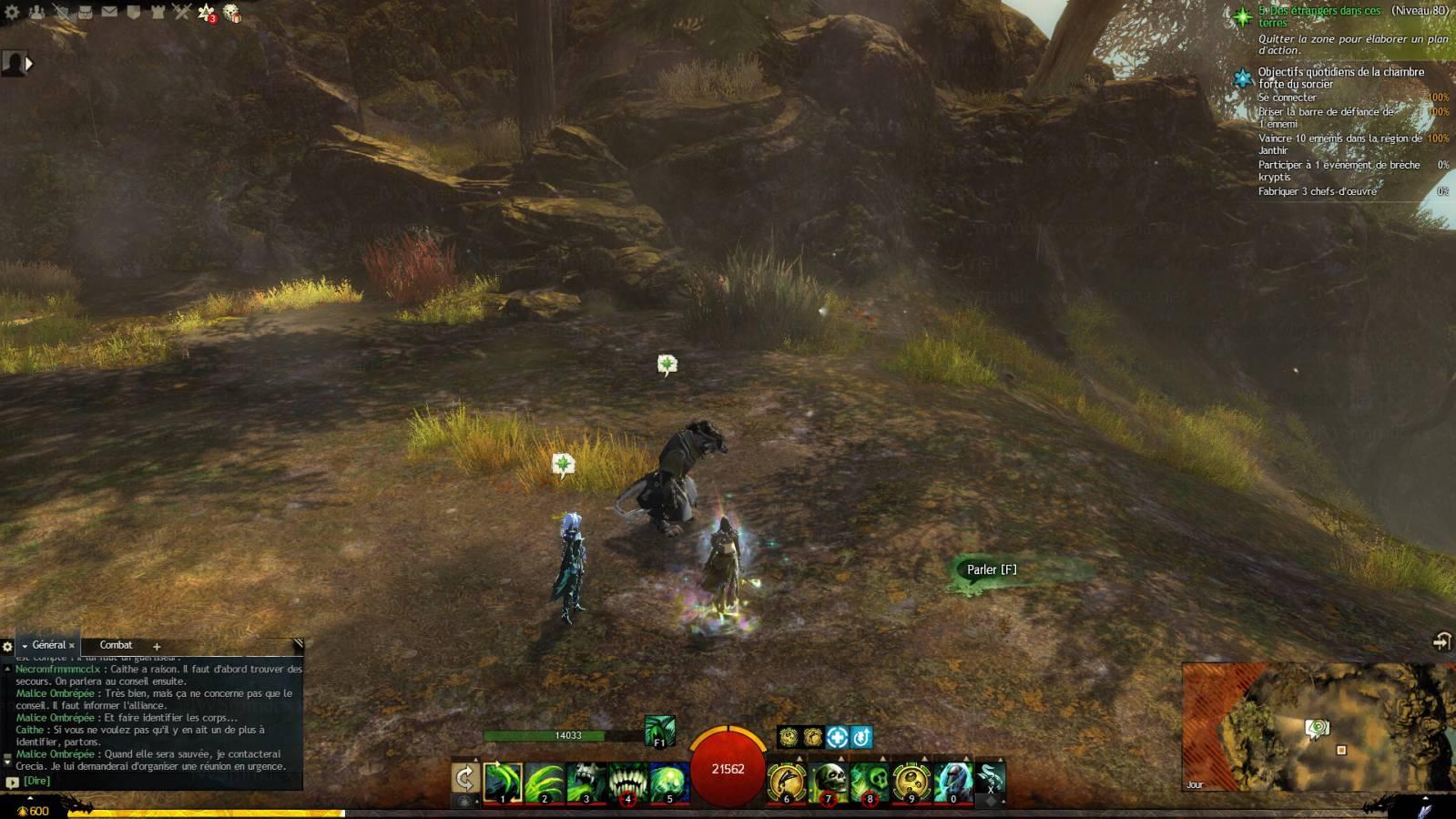This screenshot has height=819, width=1456.
Task: Activate the elite skill in slot 0
Action: pyautogui.click(x=952, y=783)
